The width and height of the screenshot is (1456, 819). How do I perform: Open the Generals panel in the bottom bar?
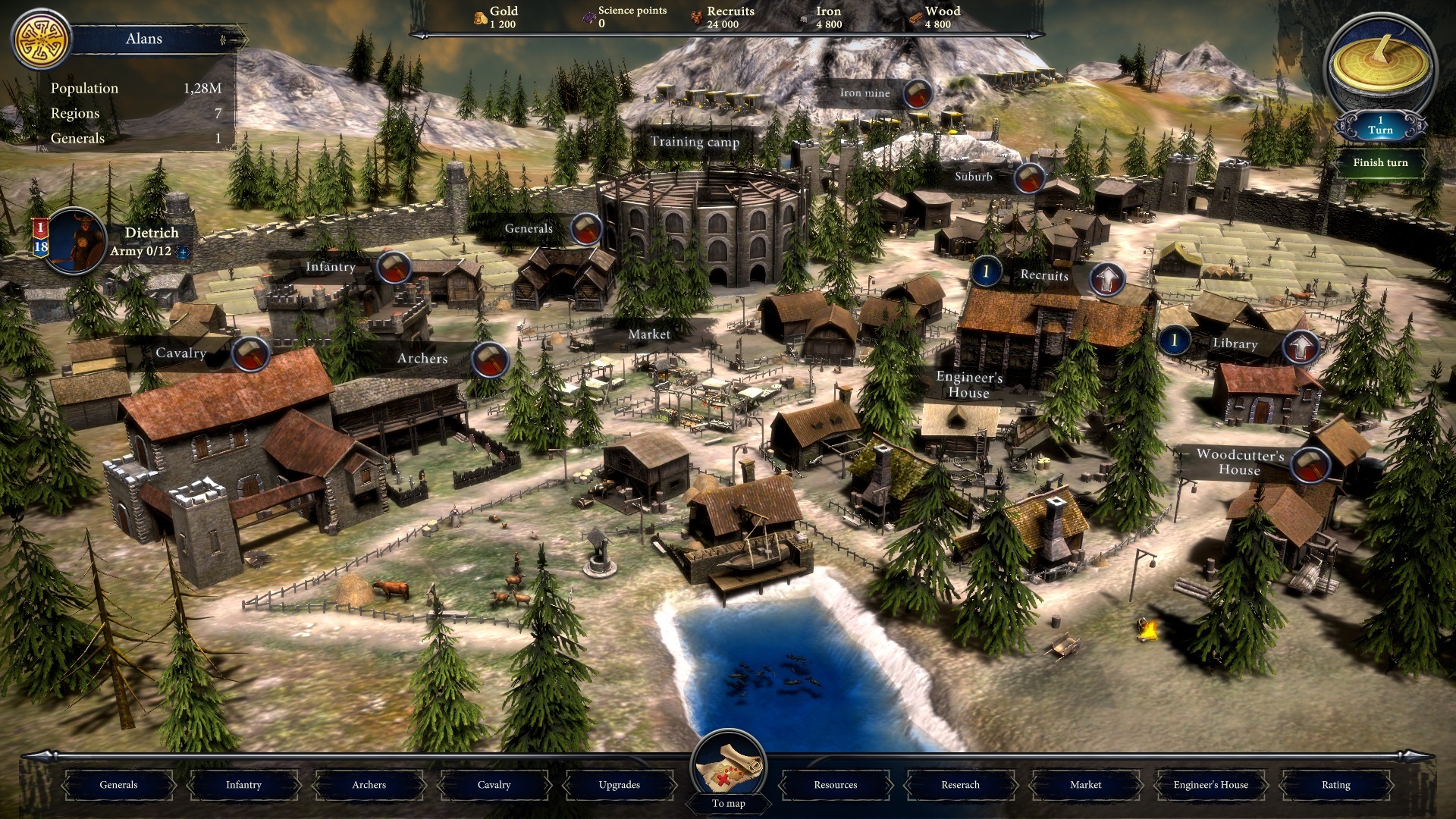118,785
